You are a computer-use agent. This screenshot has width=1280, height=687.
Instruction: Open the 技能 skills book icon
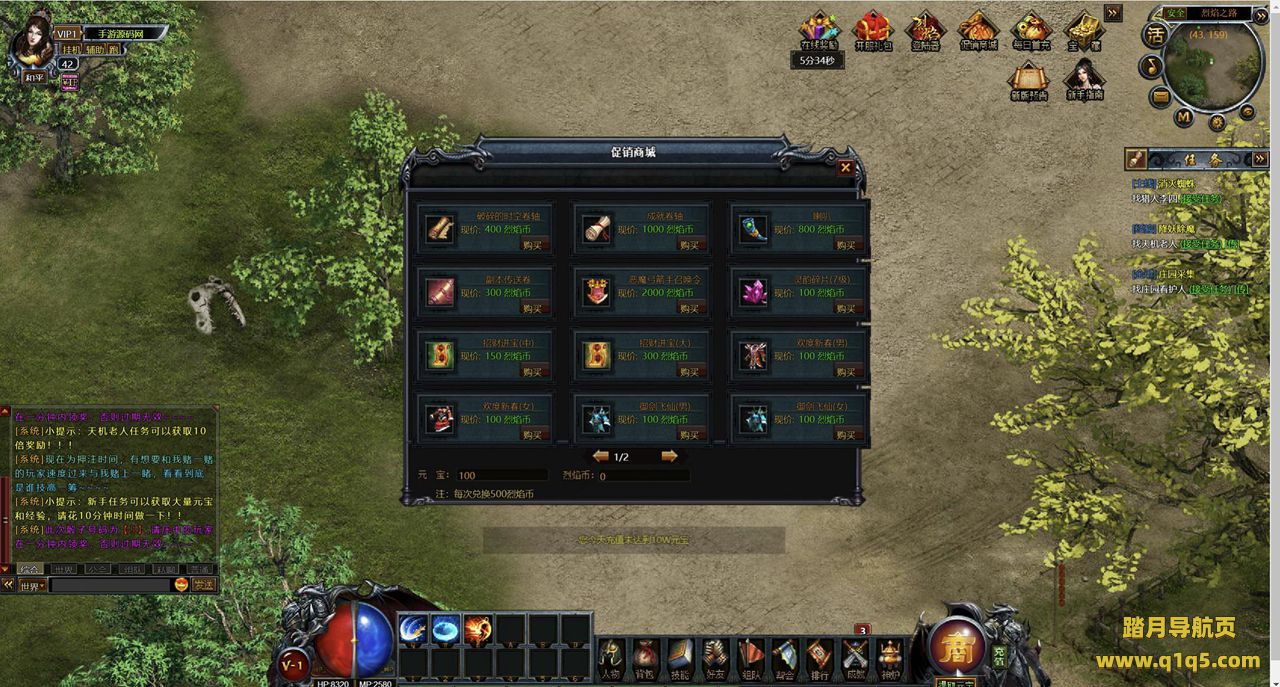[x=680, y=657]
